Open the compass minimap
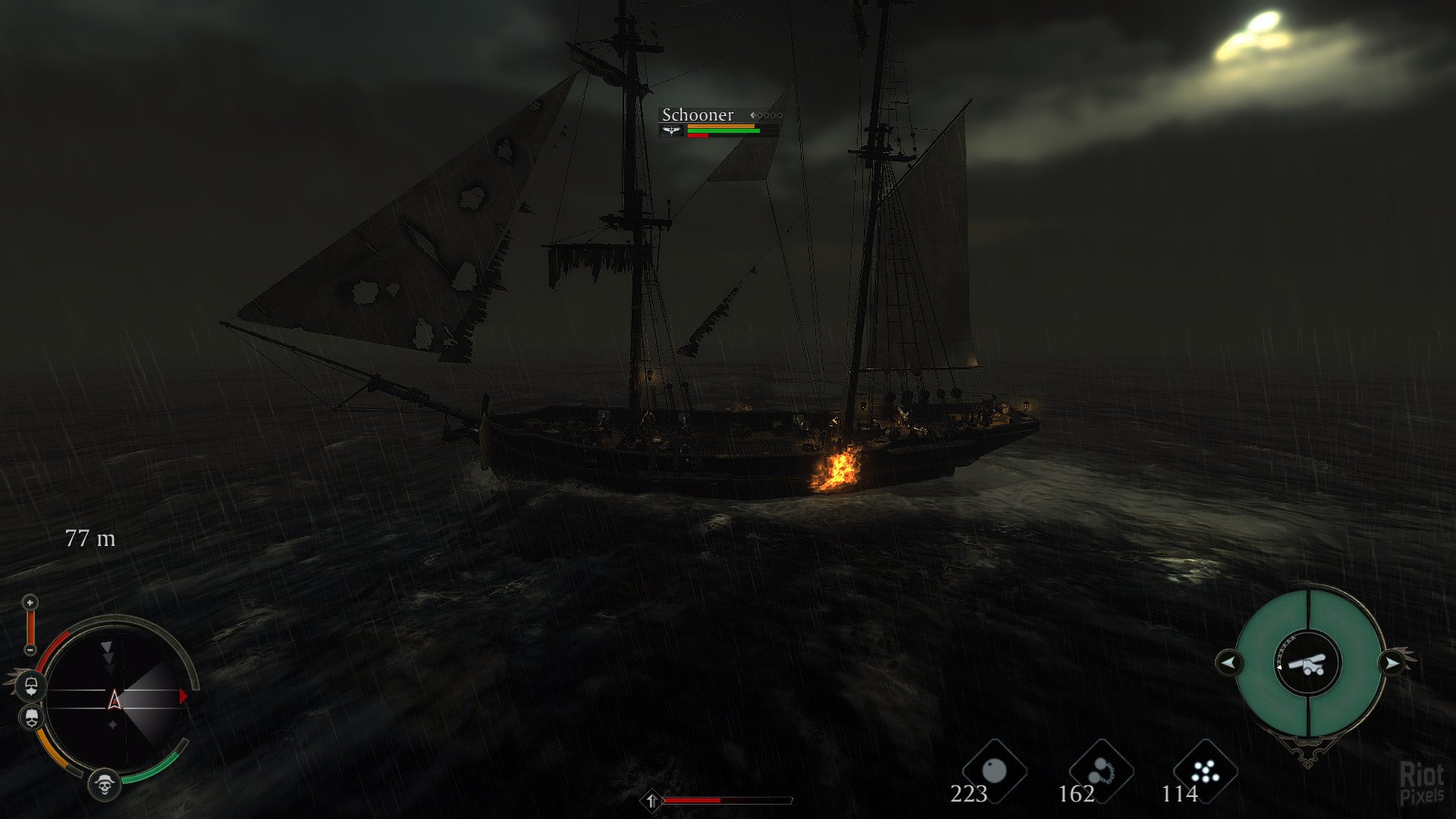1456x819 pixels. [x=114, y=698]
